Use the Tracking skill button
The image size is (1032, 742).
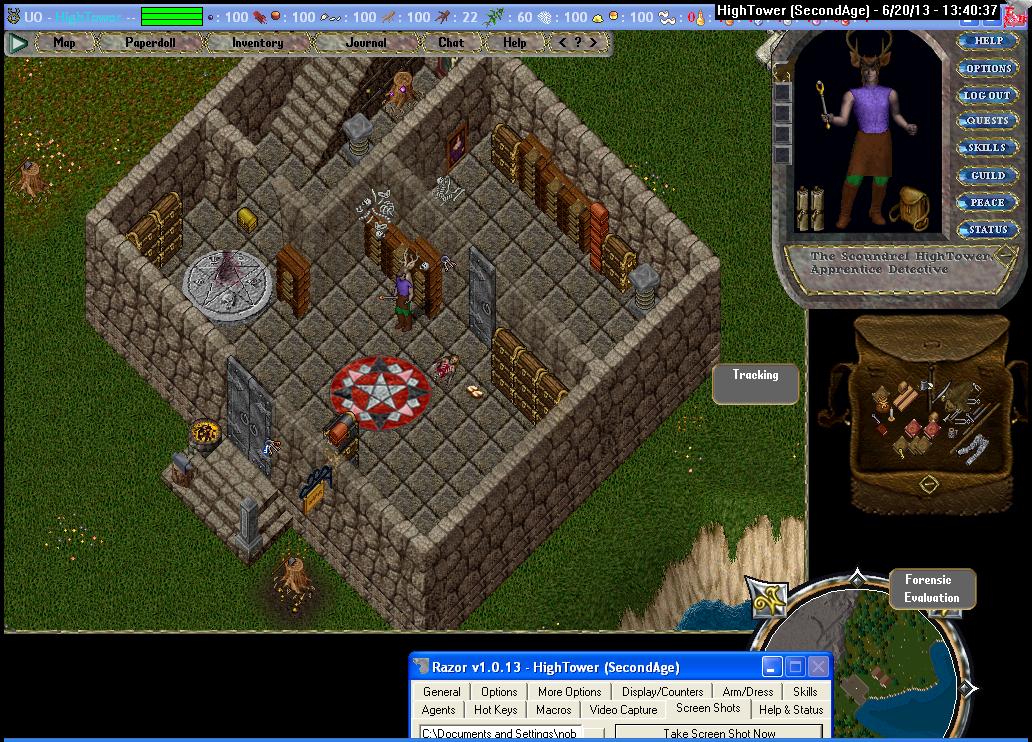755,383
